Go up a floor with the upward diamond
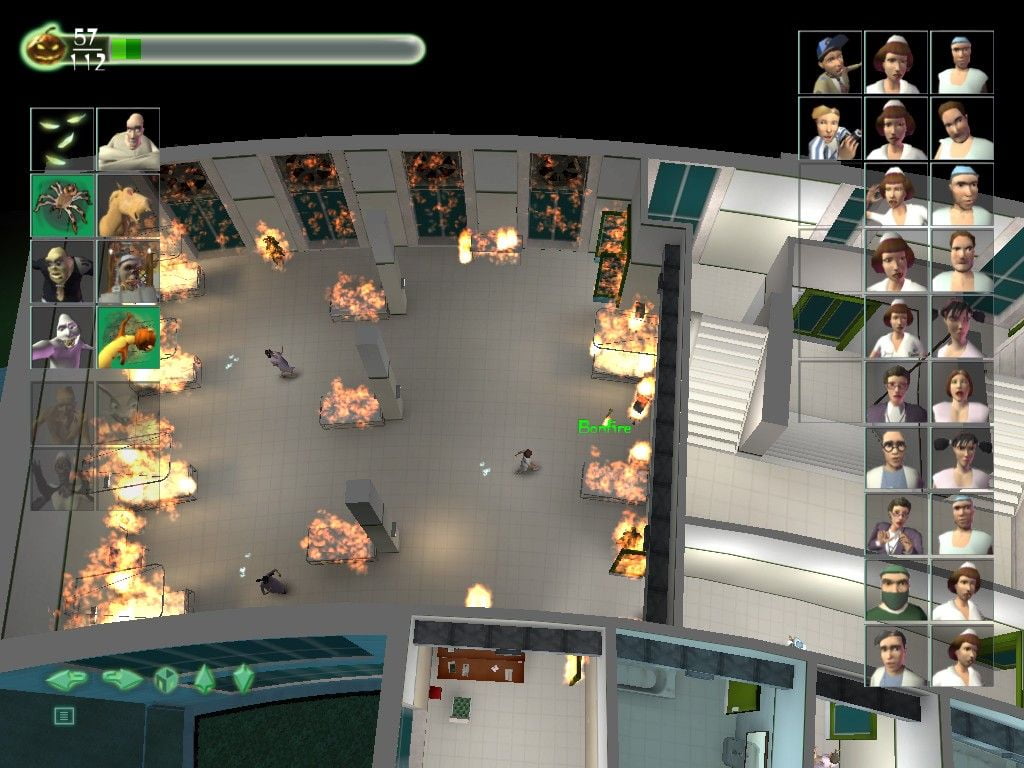1024x768 pixels. [204, 679]
